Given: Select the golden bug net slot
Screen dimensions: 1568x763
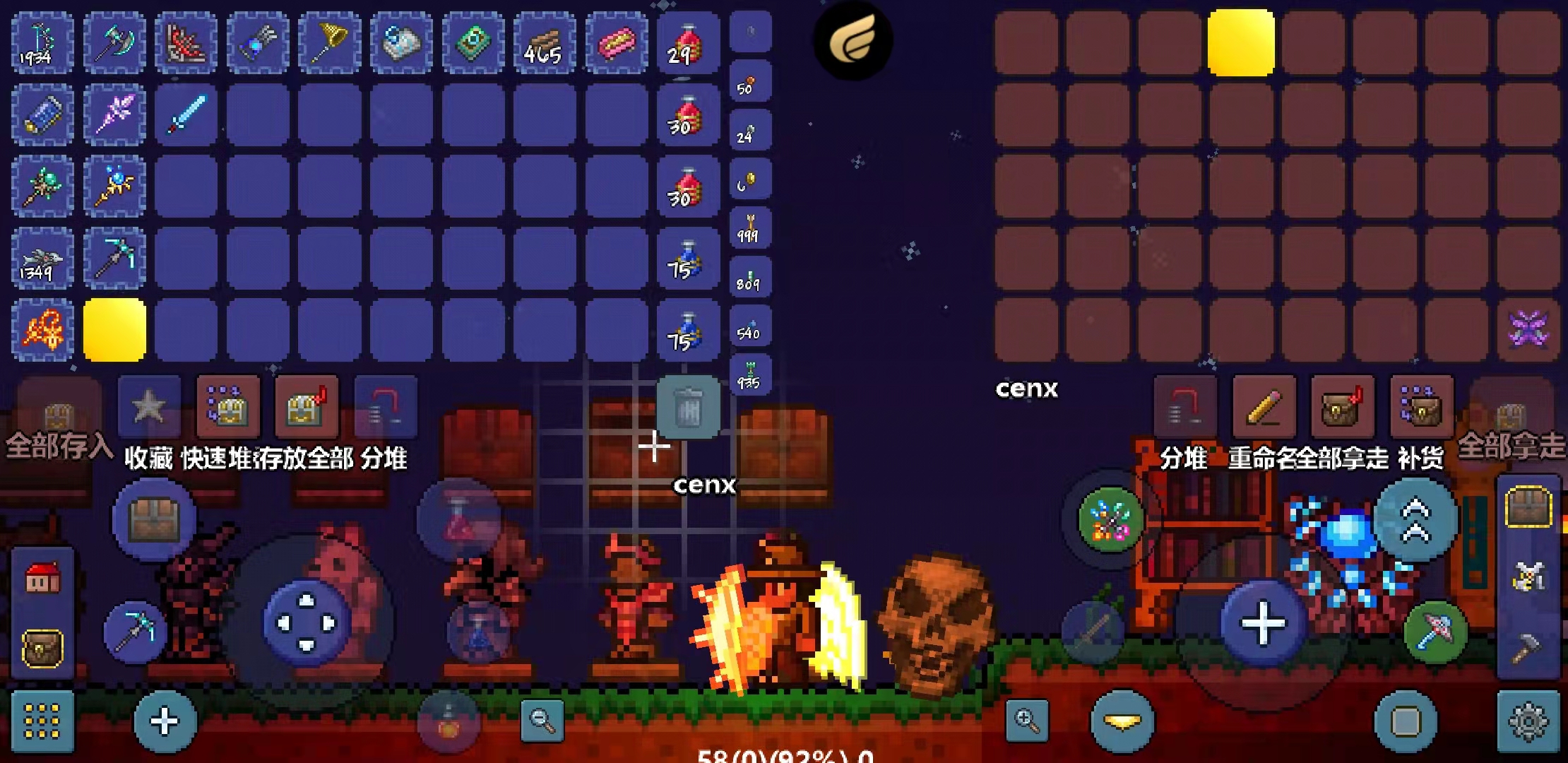Looking at the screenshot, I should [329, 44].
